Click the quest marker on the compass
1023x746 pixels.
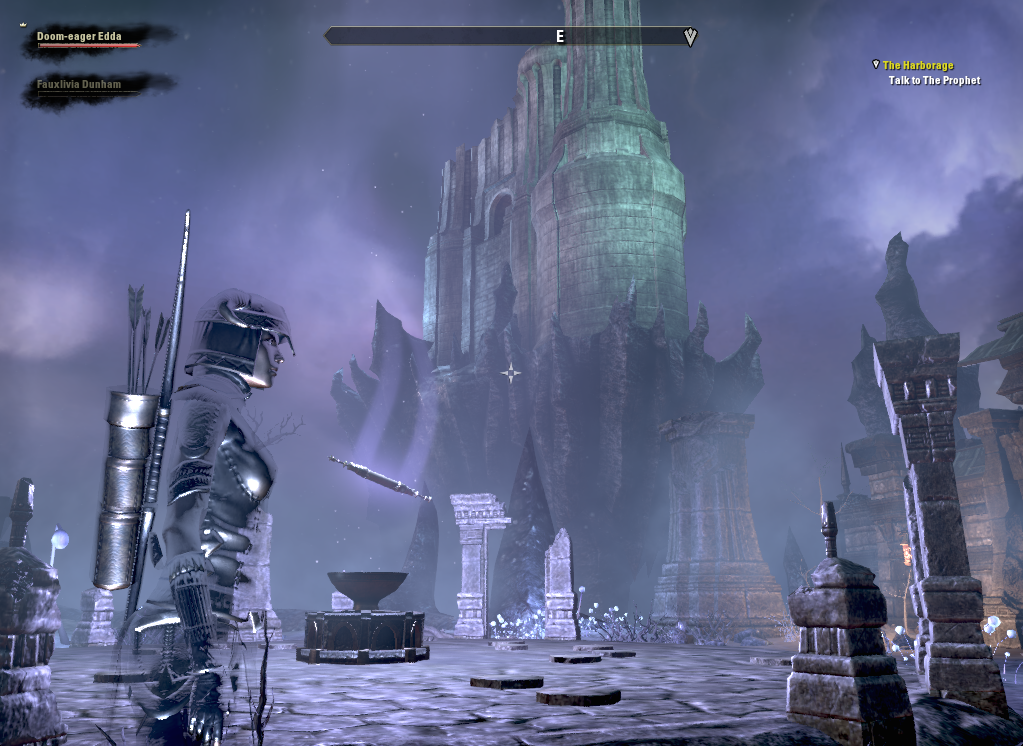690,37
